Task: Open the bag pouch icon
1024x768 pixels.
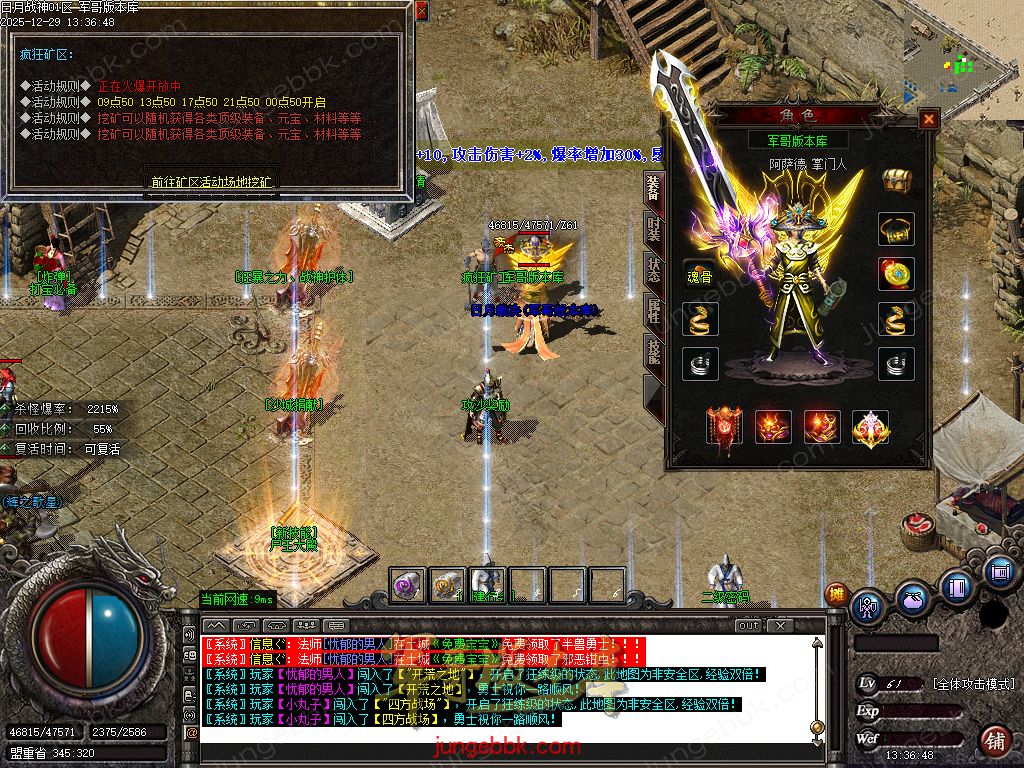Action: (911, 599)
